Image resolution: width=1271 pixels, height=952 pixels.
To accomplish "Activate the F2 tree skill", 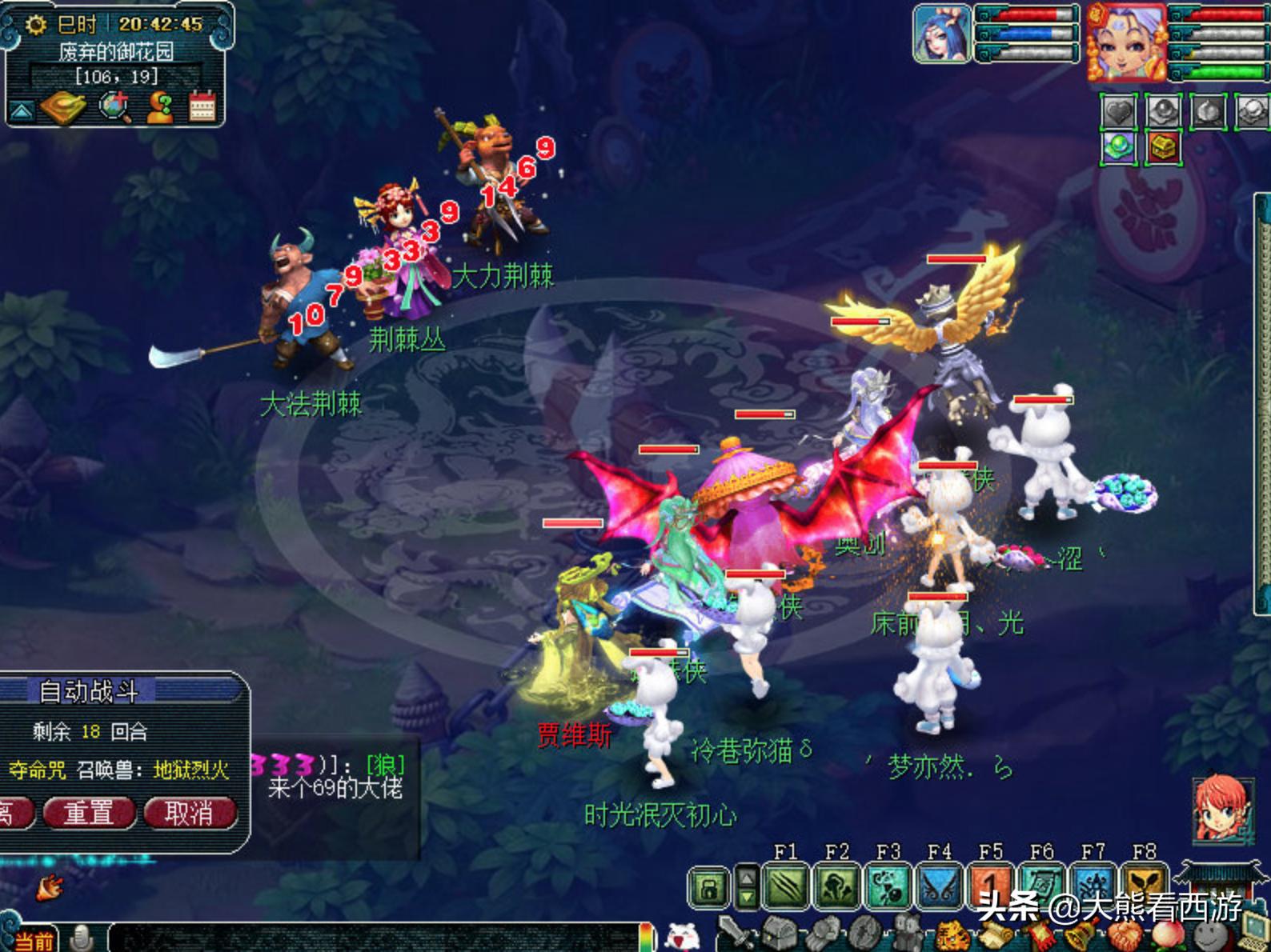I will (x=836, y=886).
